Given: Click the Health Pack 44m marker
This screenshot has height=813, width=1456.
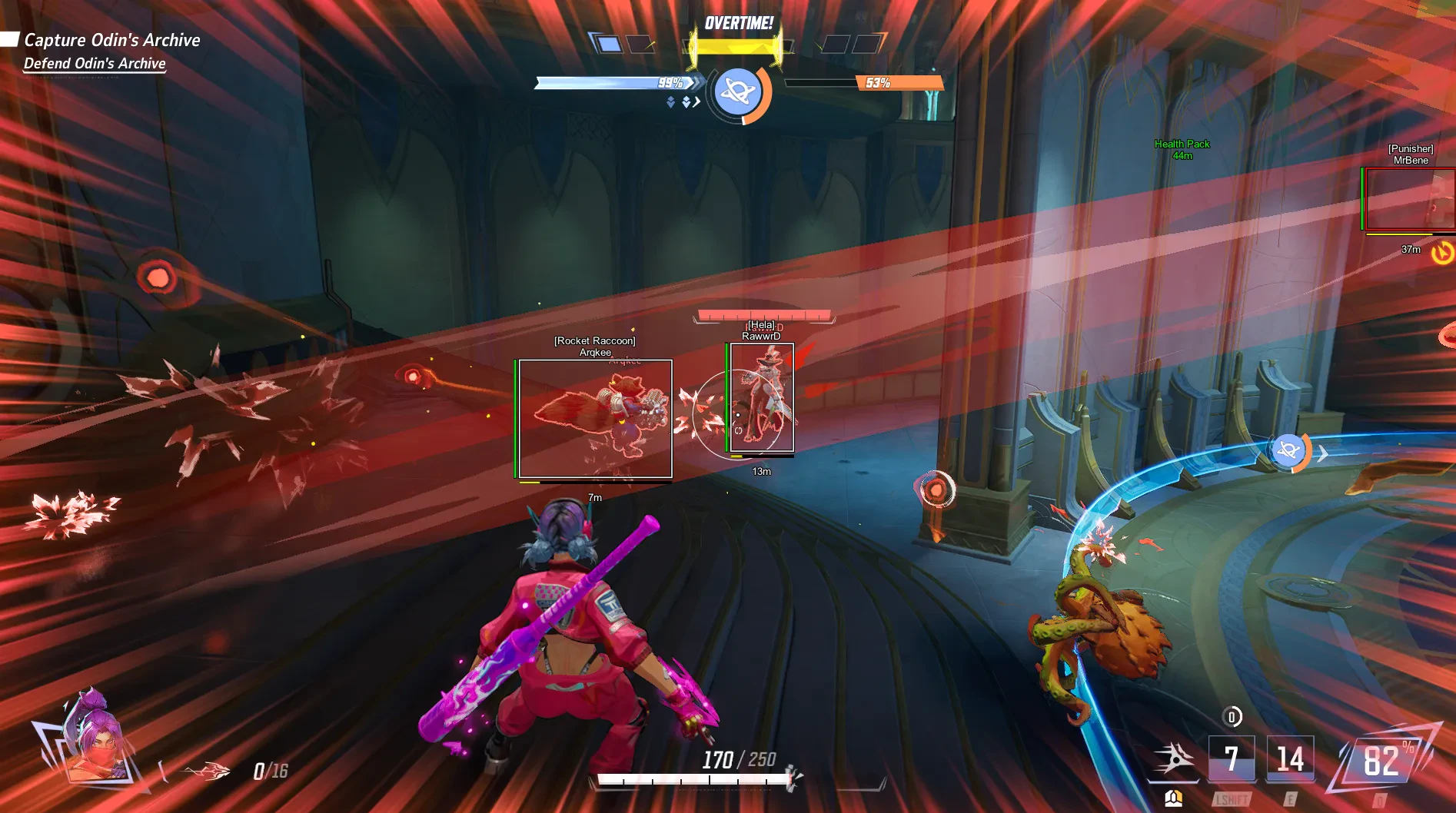Looking at the screenshot, I should (x=1182, y=149).
